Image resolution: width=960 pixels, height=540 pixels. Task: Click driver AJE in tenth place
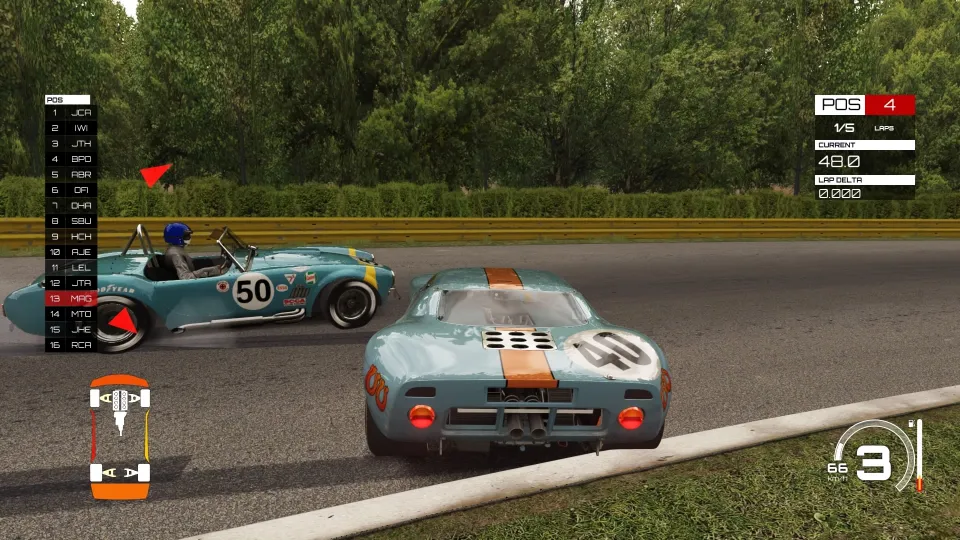click(70, 252)
